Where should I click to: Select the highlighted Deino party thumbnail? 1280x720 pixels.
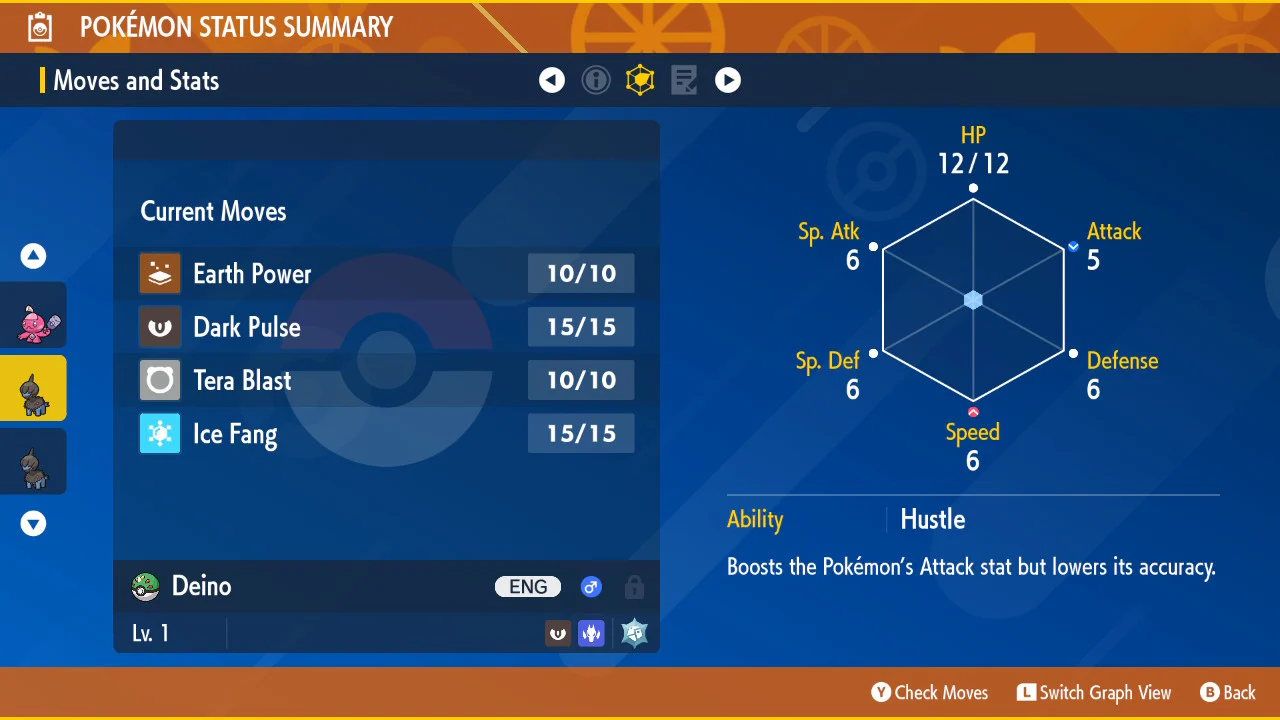pos(34,388)
